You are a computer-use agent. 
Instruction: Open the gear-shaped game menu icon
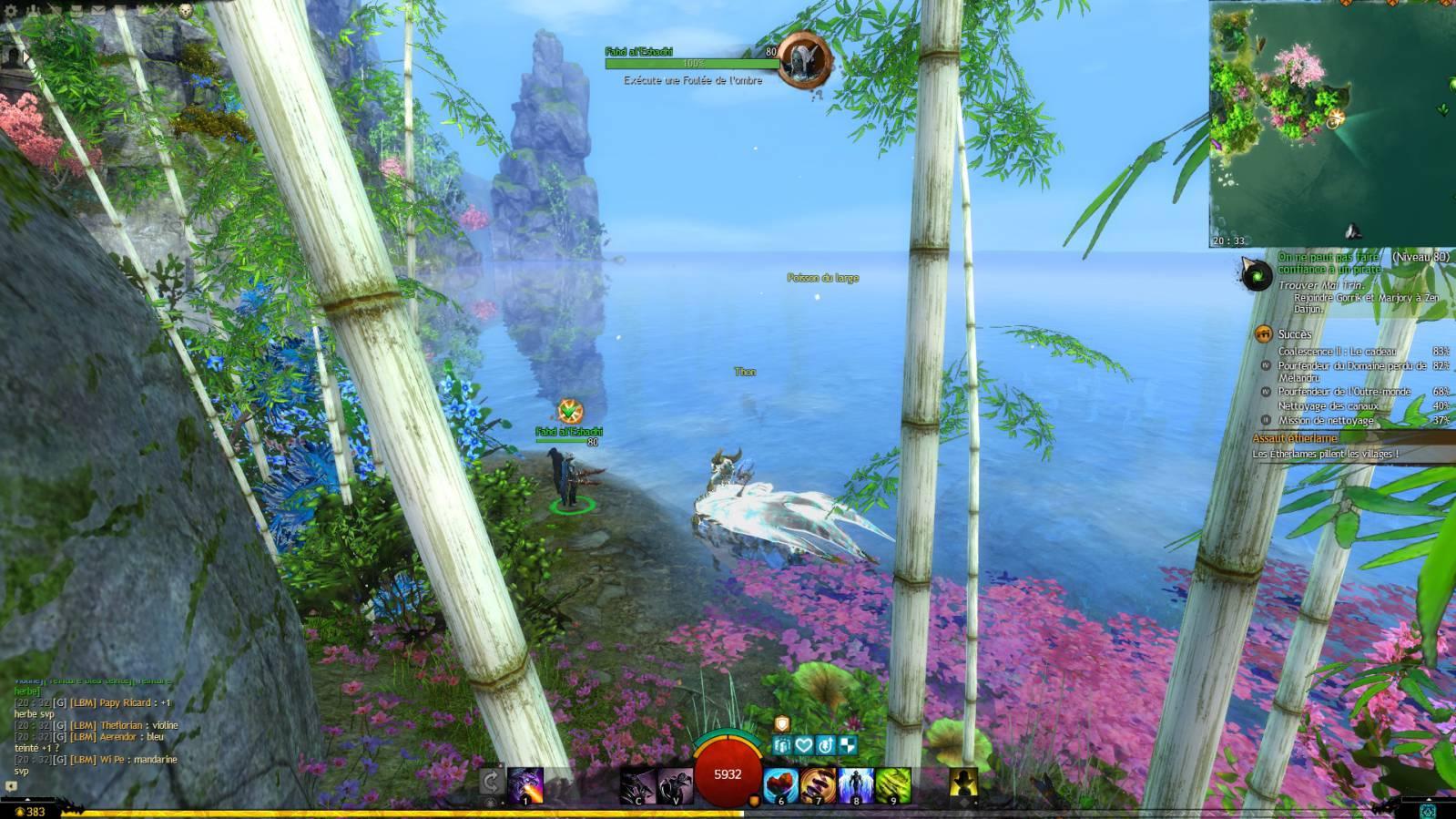(x=12, y=11)
